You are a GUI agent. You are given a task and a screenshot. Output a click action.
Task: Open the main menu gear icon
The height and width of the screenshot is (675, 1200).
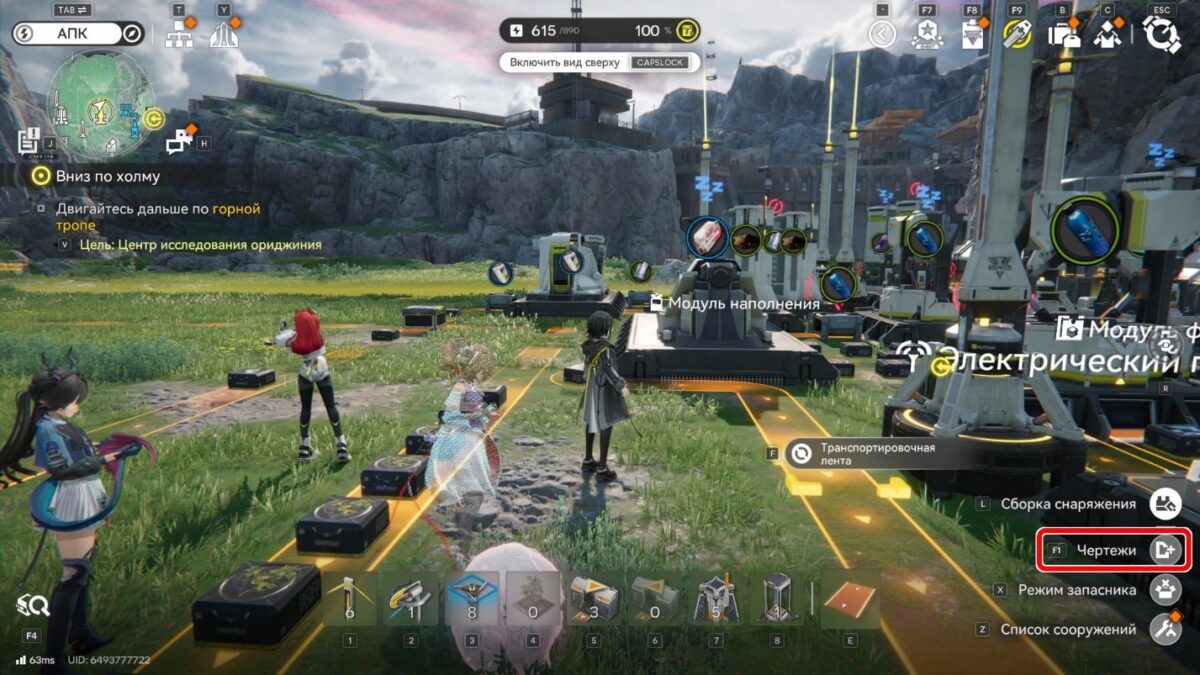click(1162, 35)
